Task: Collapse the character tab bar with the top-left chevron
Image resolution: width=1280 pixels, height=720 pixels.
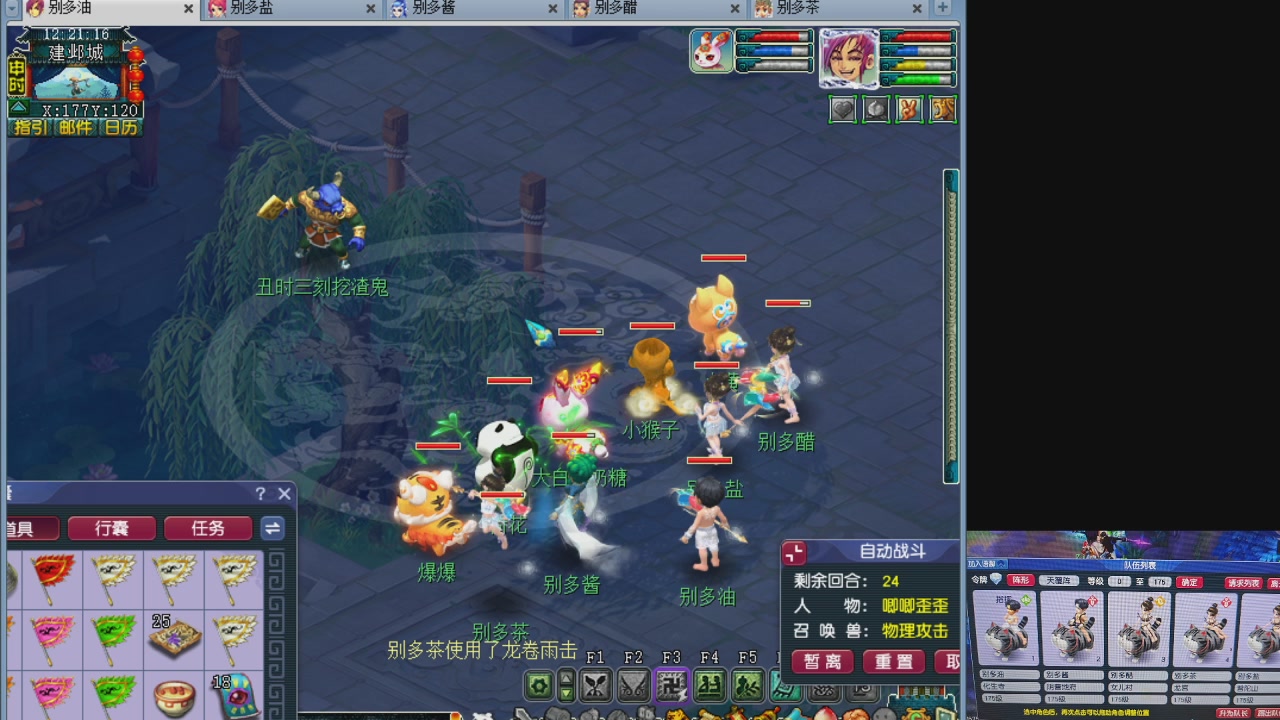Action: point(11,9)
